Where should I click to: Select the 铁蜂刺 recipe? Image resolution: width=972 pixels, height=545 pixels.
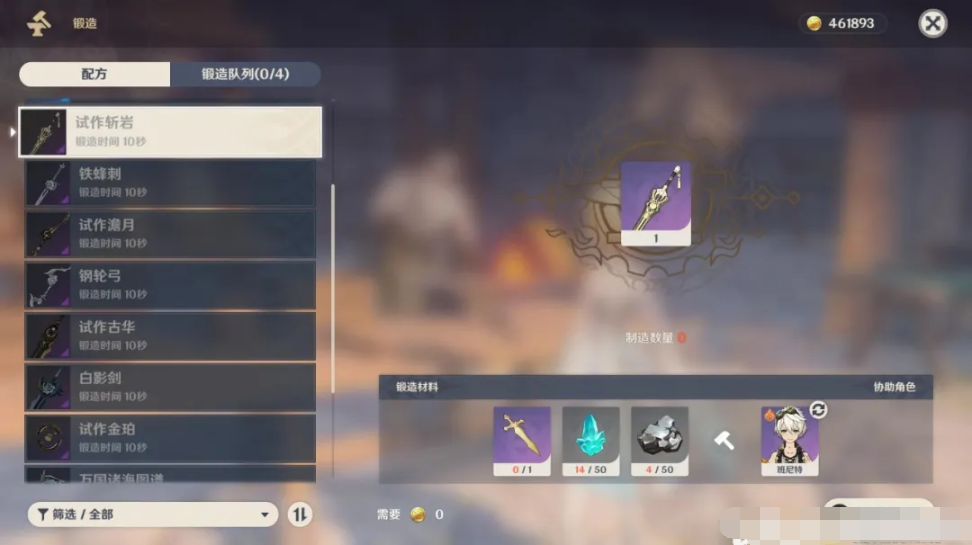click(x=170, y=183)
